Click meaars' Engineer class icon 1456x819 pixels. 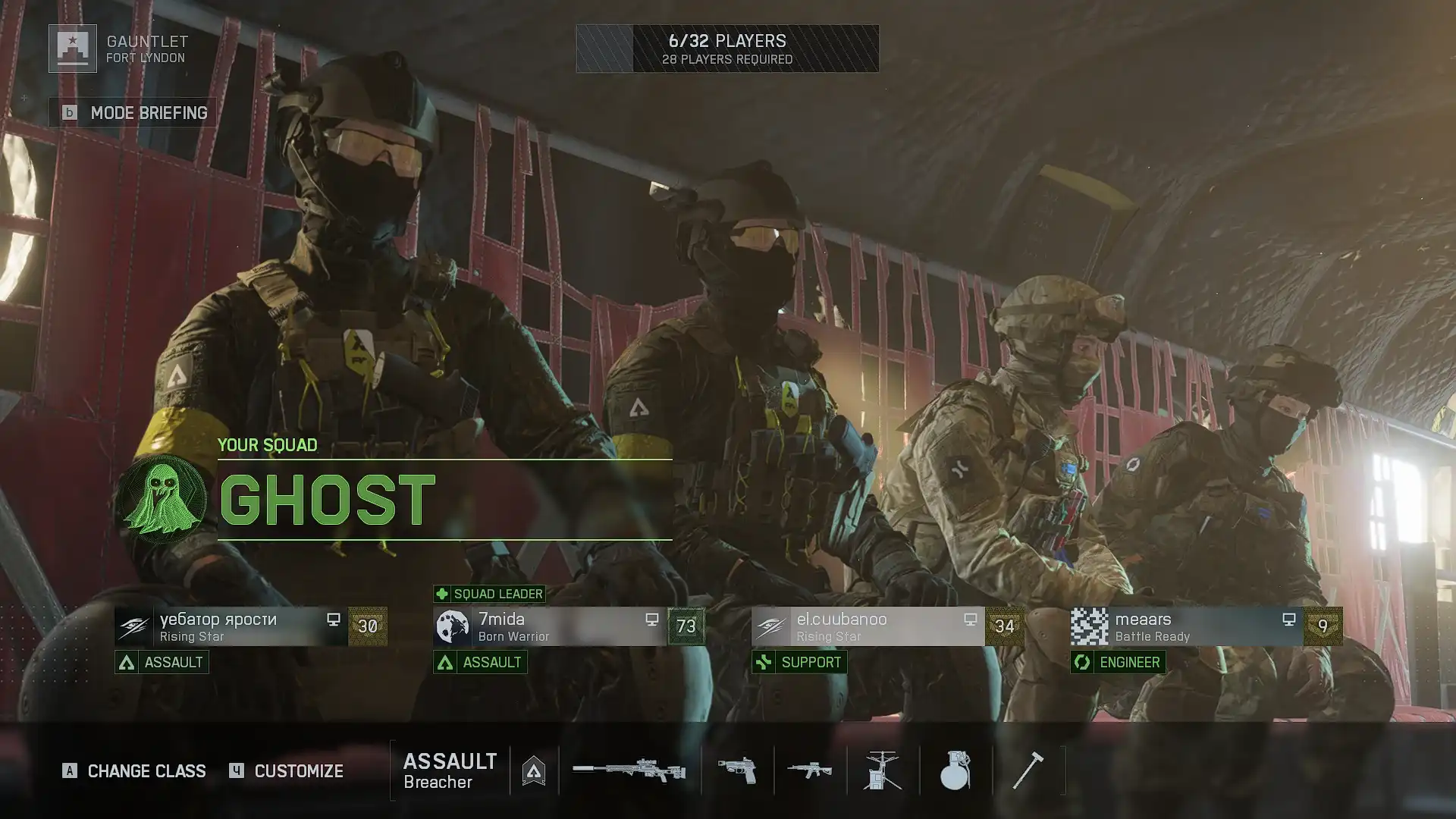pyautogui.click(x=1081, y=662)
